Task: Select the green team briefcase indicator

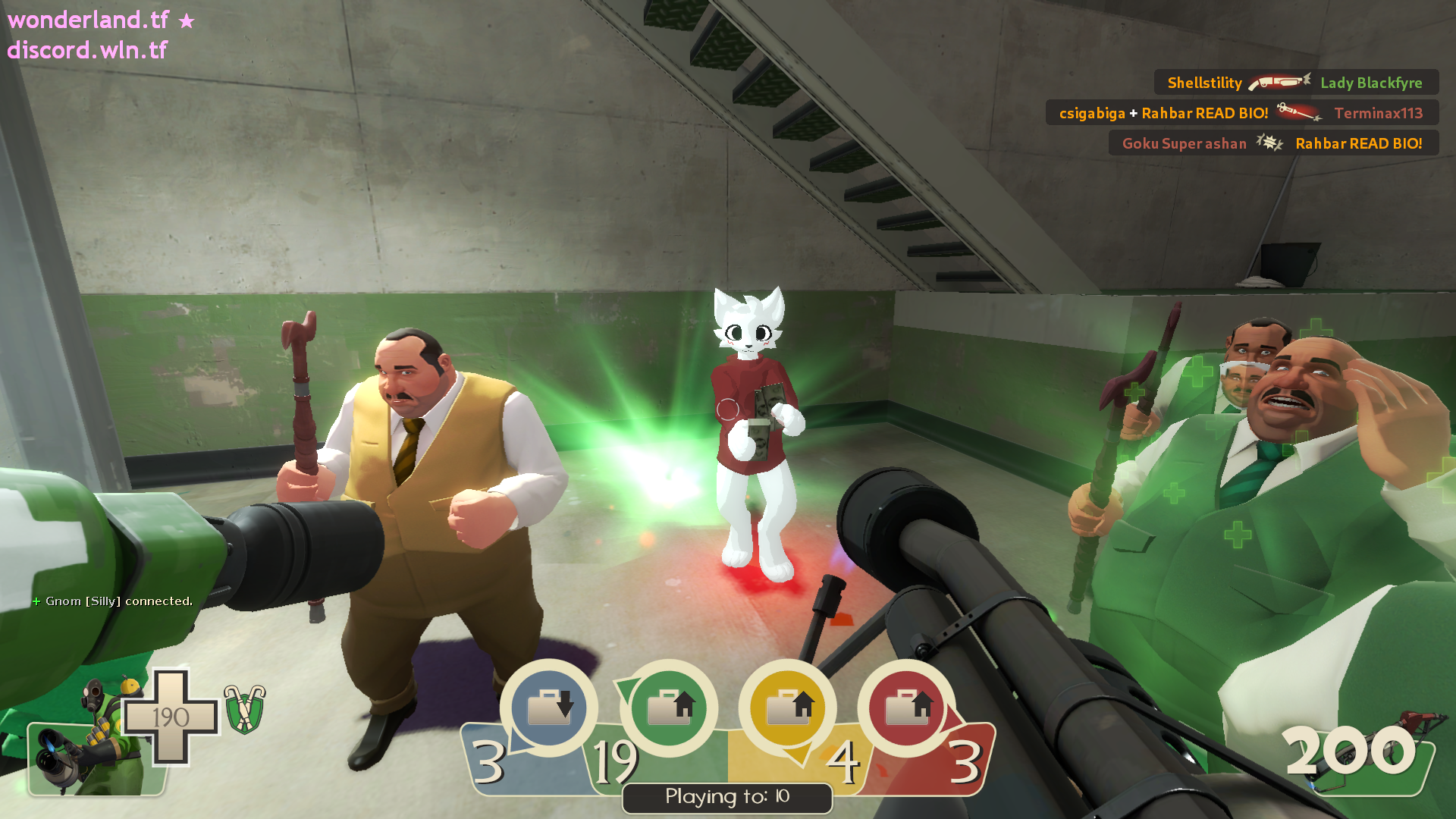Action: [669, 708]
